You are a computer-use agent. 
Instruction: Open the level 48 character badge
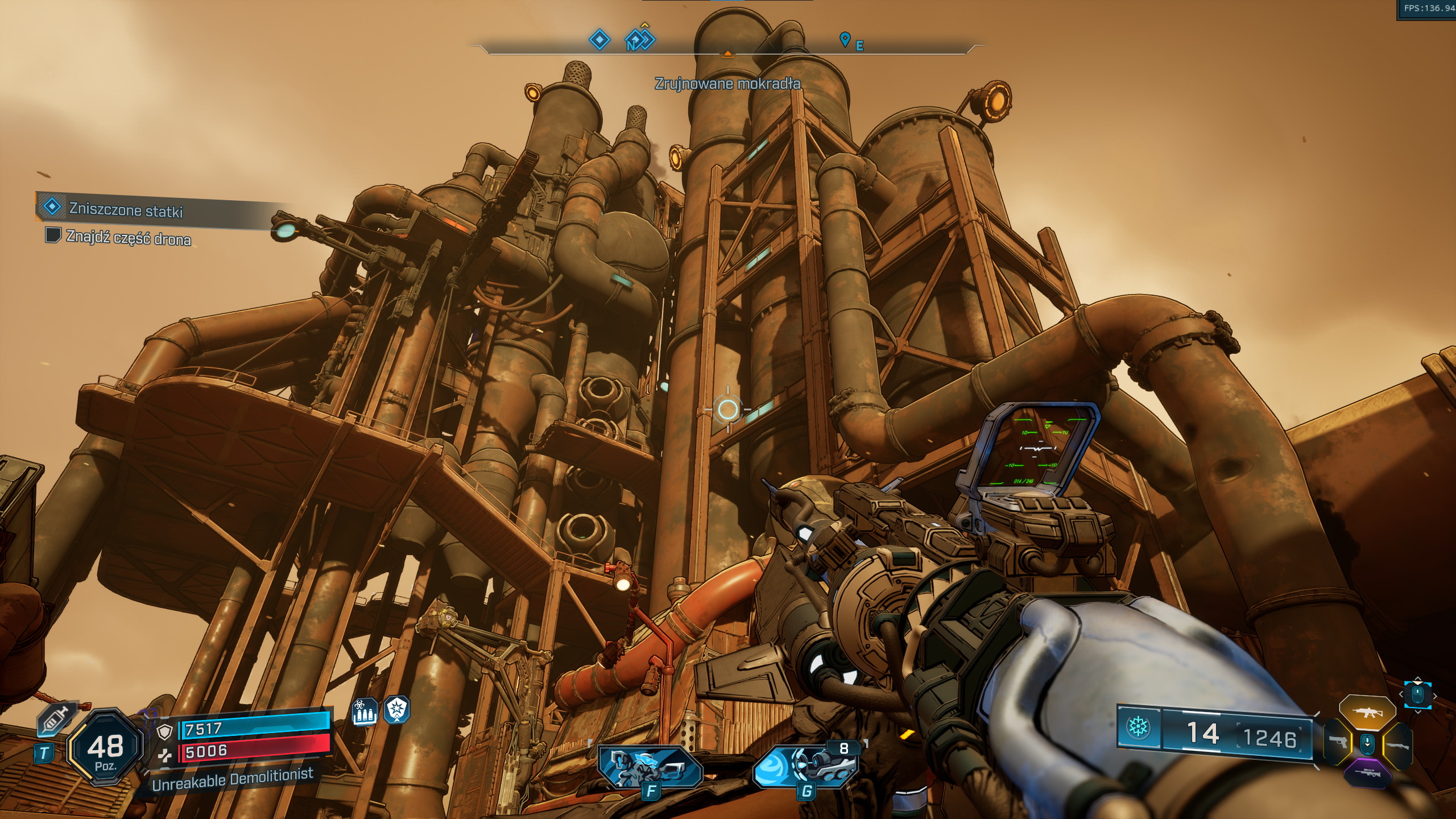[105, 747]
